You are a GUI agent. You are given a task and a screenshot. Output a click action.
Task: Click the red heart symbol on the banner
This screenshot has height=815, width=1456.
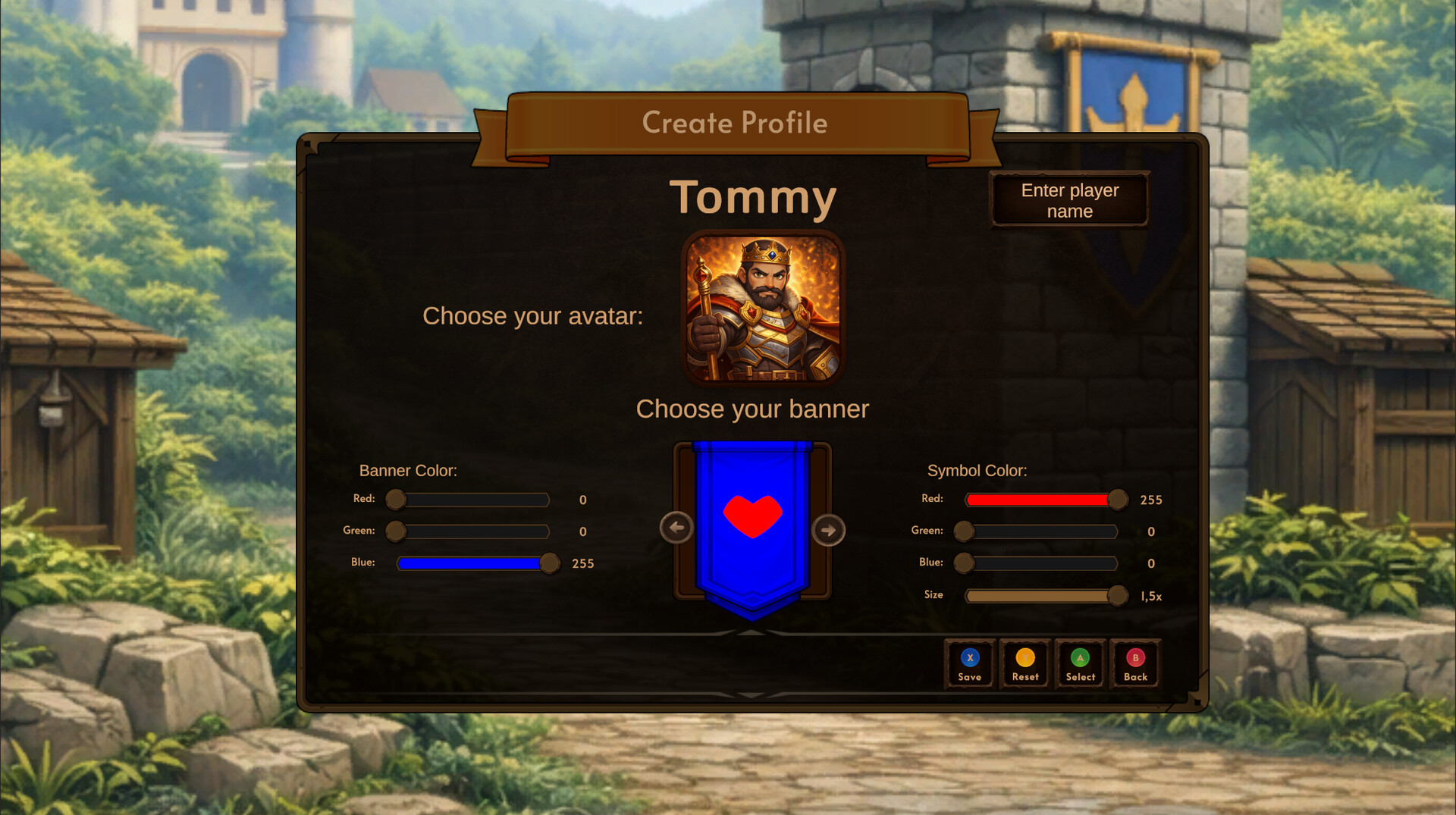pyautogui.click(x=753, y=516)
